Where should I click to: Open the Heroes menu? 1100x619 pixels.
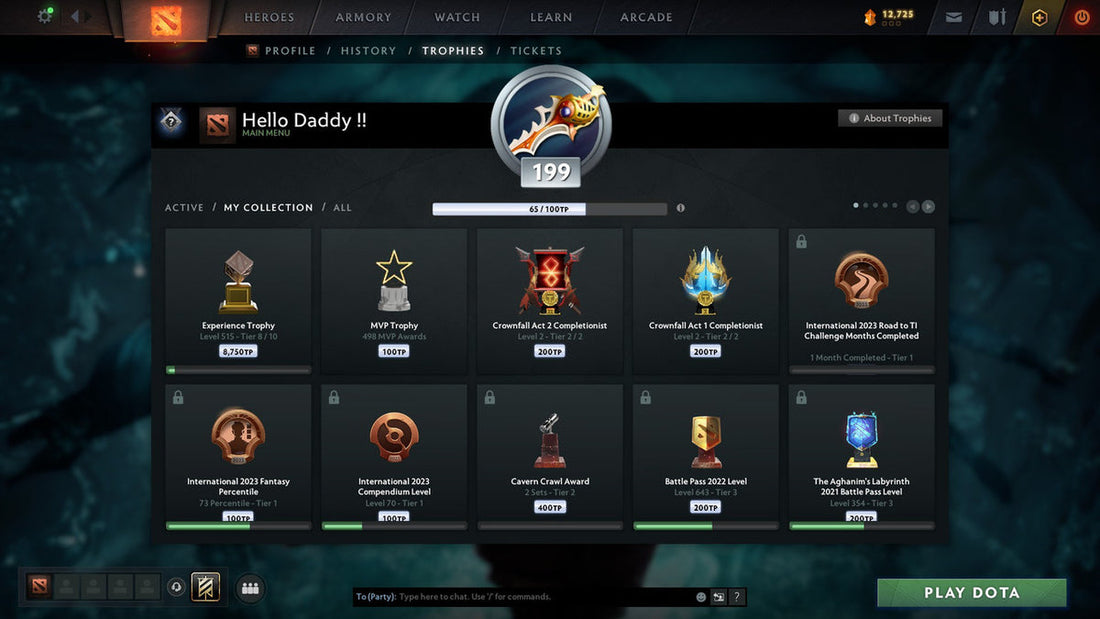pos(269,17)
